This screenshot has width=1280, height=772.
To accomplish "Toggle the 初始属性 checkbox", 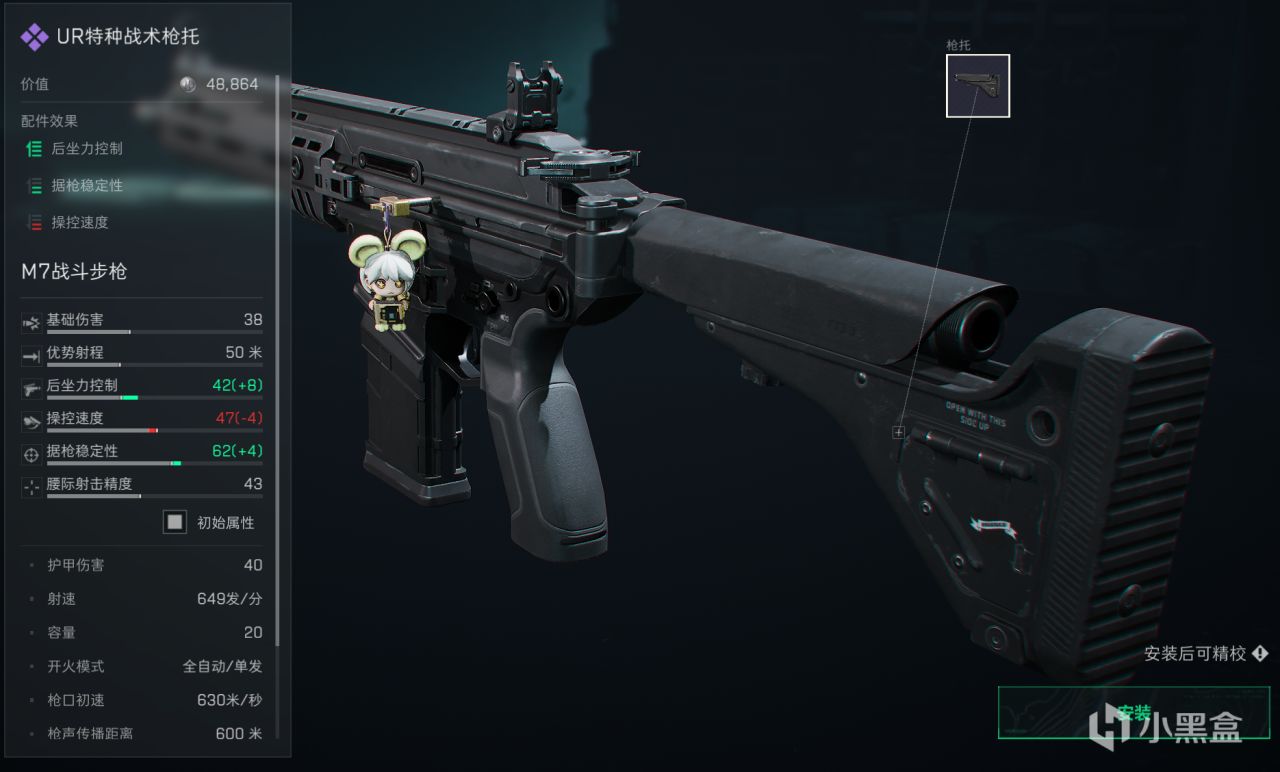I will click(175, 522).
